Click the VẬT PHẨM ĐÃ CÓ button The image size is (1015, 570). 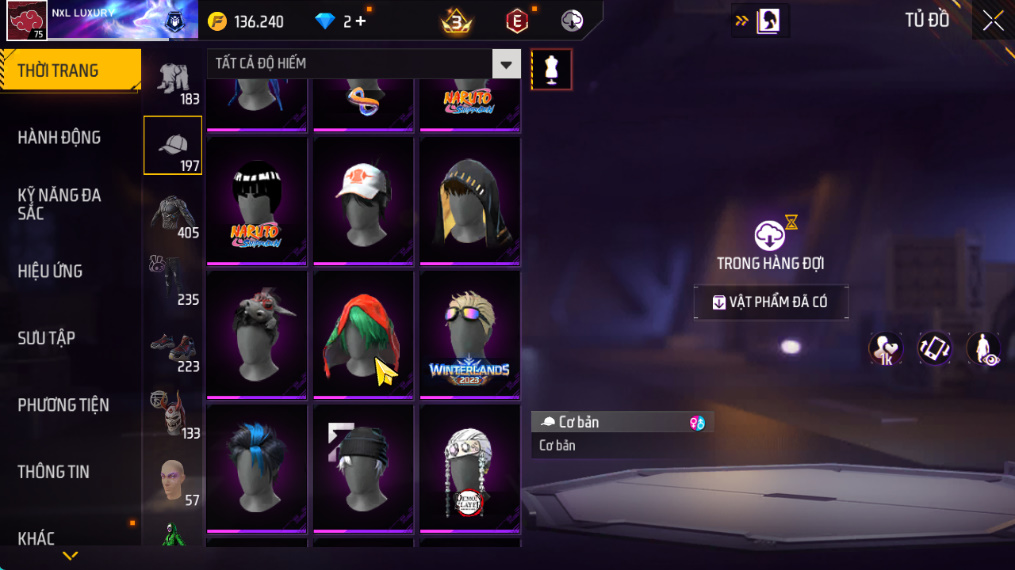coord(771,302)
